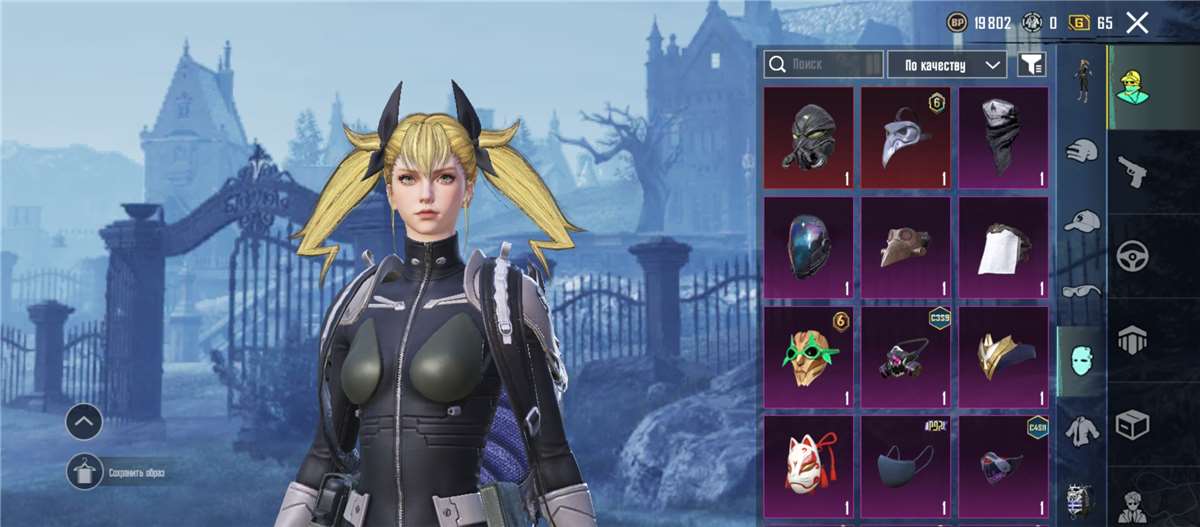This screenshot has width=1200, height=527.
Task: Select the gold and white armored mask
Action: pyautogui.click(x=1003, y=357)
